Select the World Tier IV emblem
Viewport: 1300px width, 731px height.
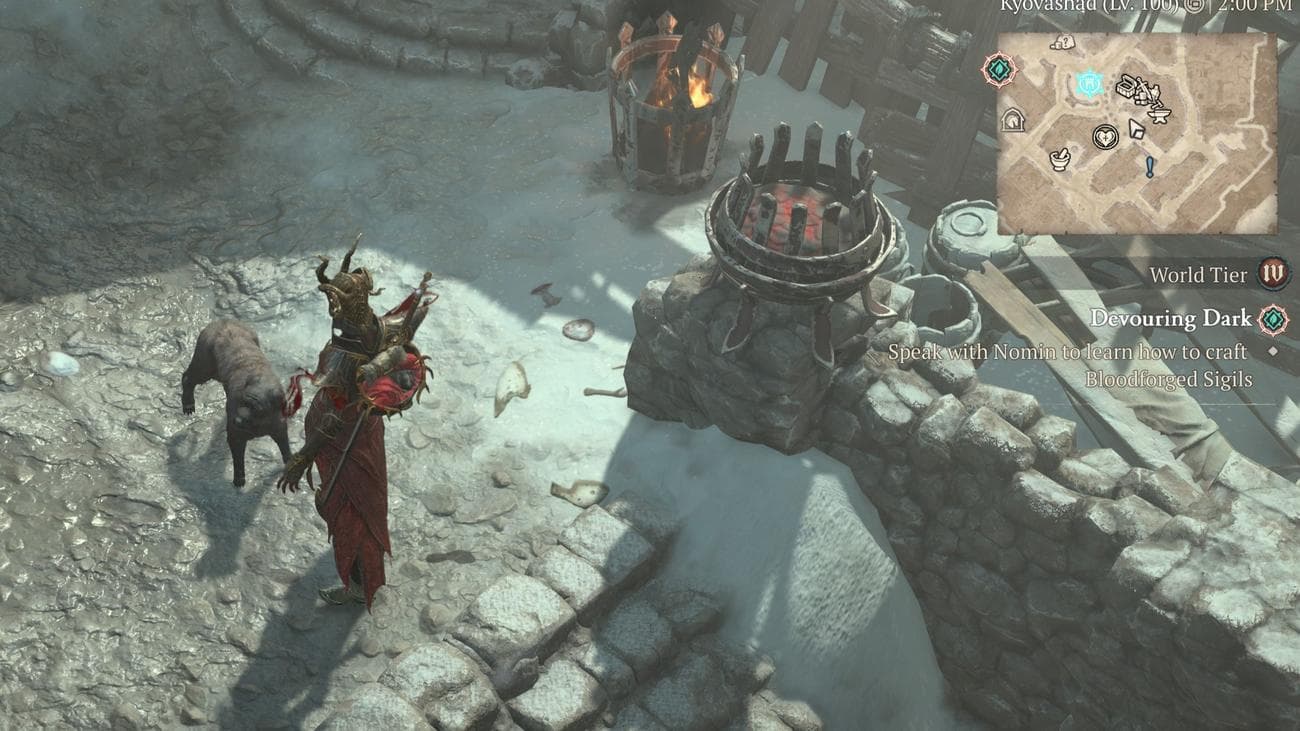tap(1272, 273)
